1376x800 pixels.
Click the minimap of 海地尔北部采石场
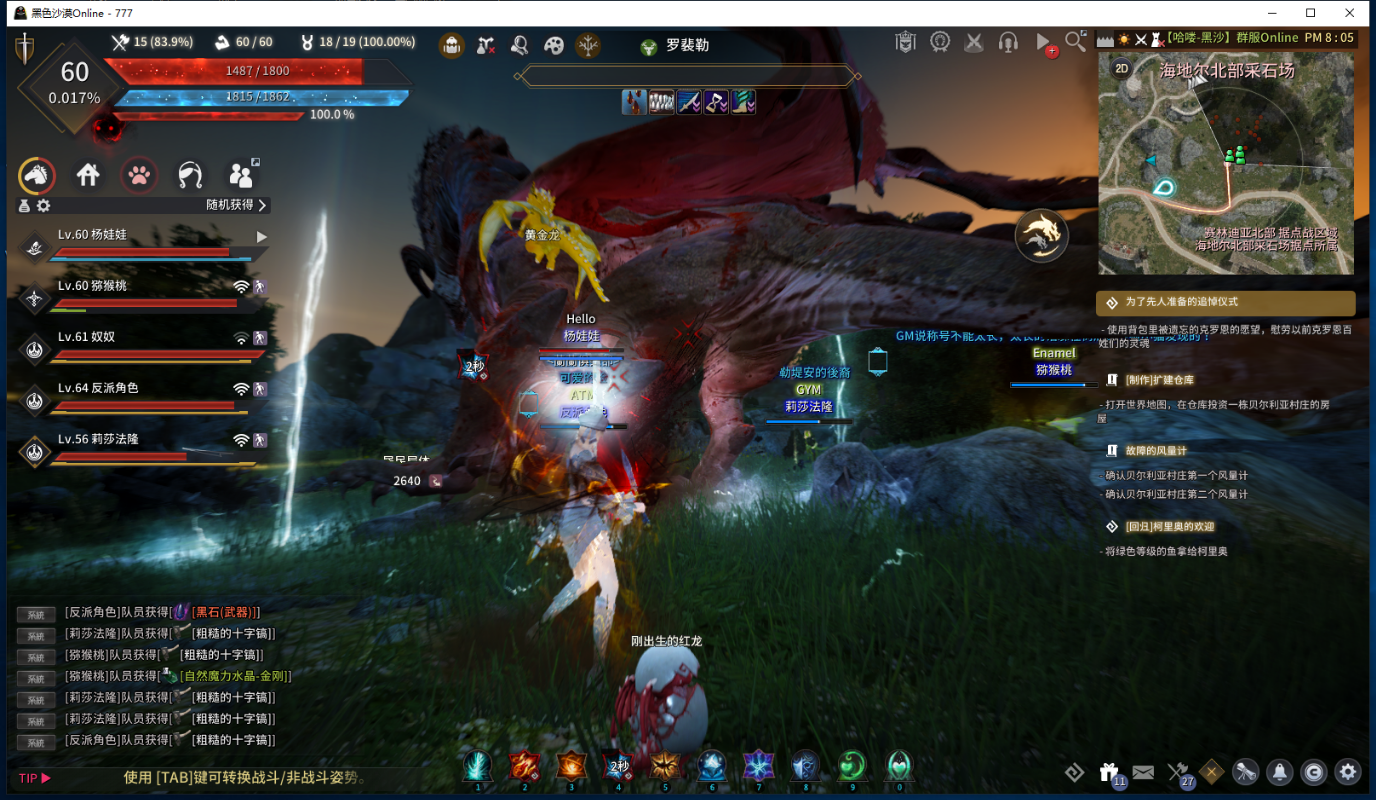click(1226, 165)
